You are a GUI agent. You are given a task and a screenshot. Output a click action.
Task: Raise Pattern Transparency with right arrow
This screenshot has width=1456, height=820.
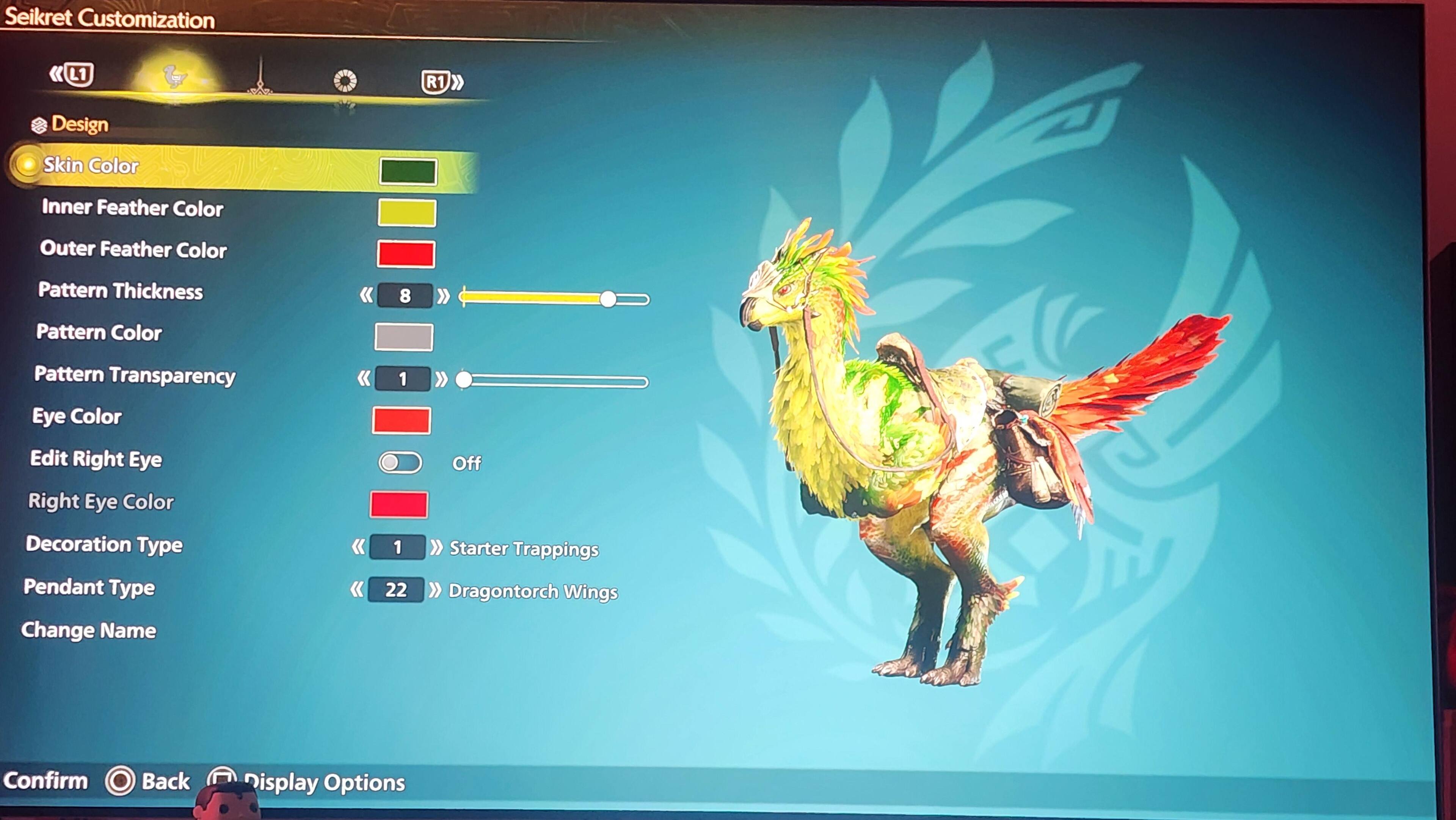tap(441, 379)
